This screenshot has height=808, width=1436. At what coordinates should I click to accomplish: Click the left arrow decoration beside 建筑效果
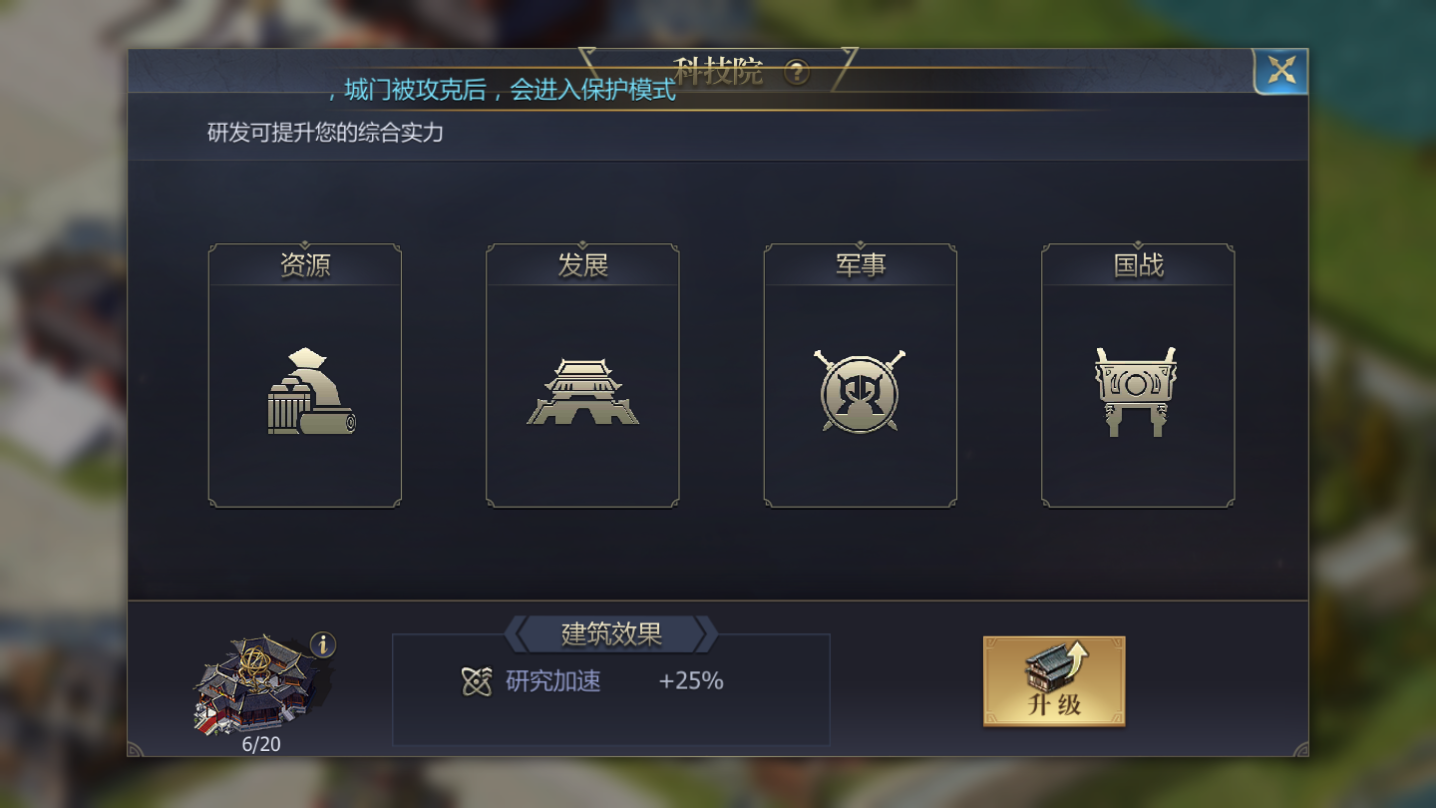tap(521, 634)
